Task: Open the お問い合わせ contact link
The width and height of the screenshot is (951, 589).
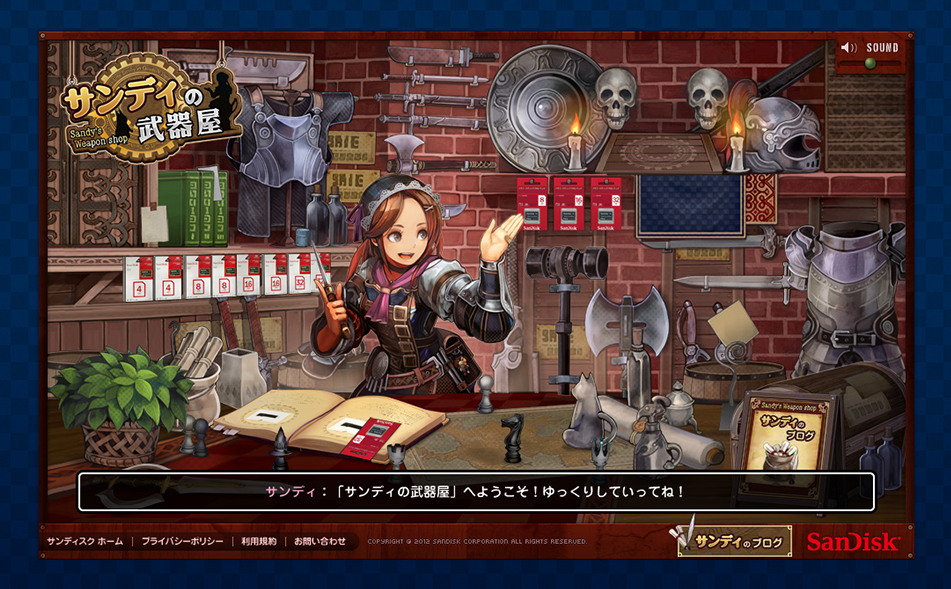Action: tap(320, 542)
